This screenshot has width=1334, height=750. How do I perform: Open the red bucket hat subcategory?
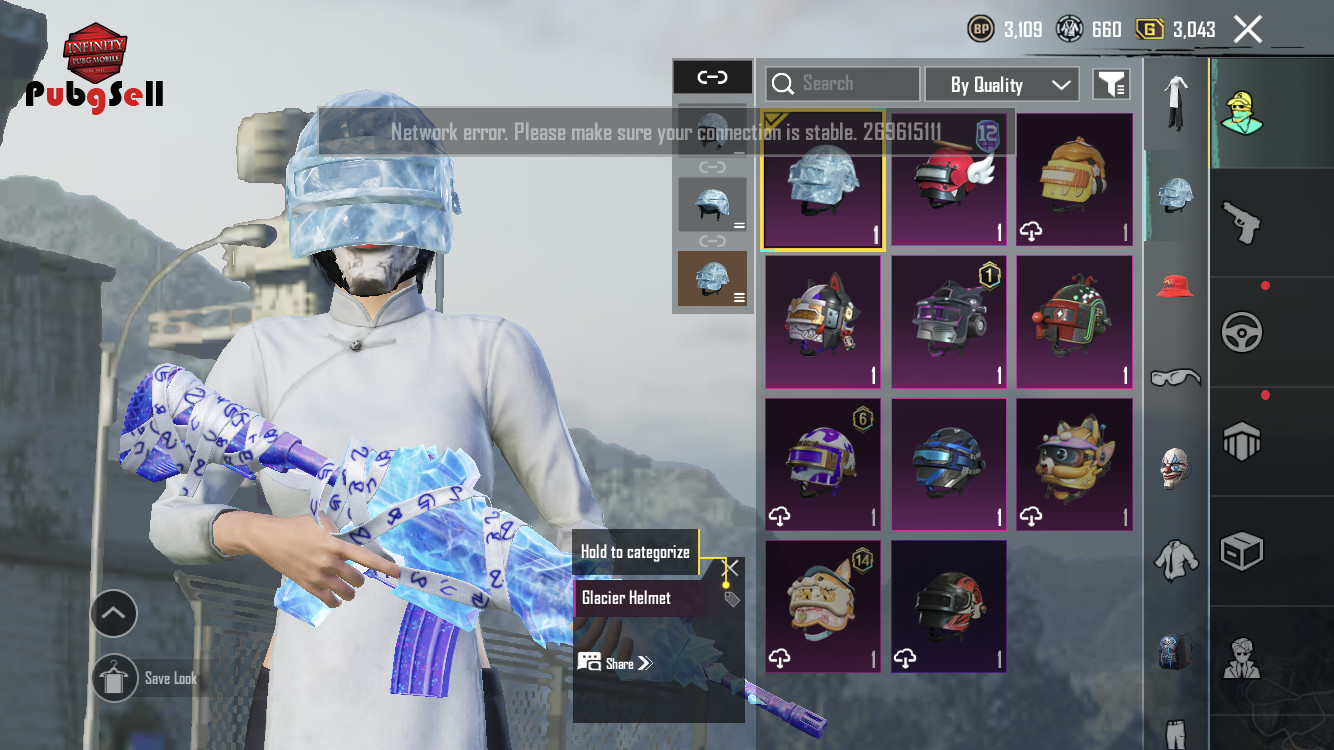tap(1175, 287)
